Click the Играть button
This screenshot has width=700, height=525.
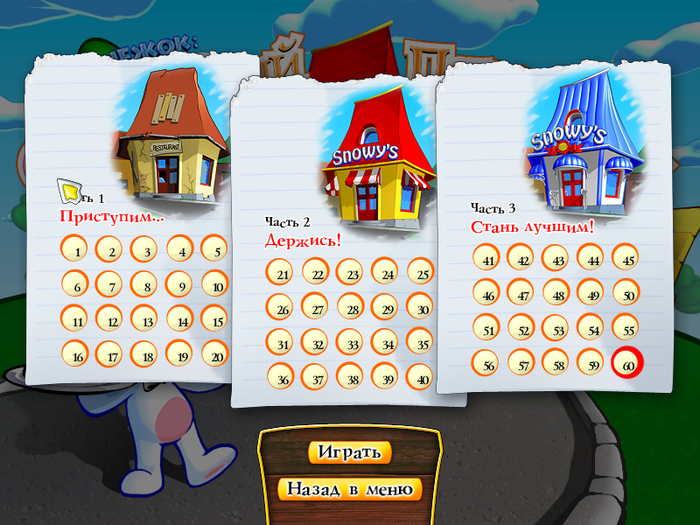tap(349, 452)
